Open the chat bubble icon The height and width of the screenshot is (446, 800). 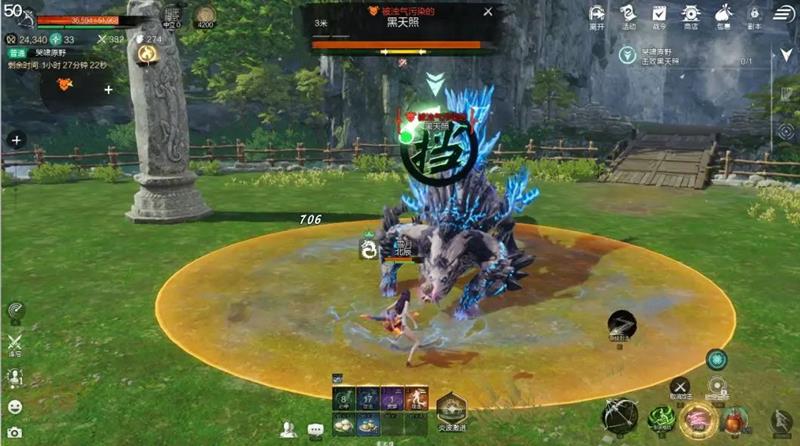click(x=316, y=430)
